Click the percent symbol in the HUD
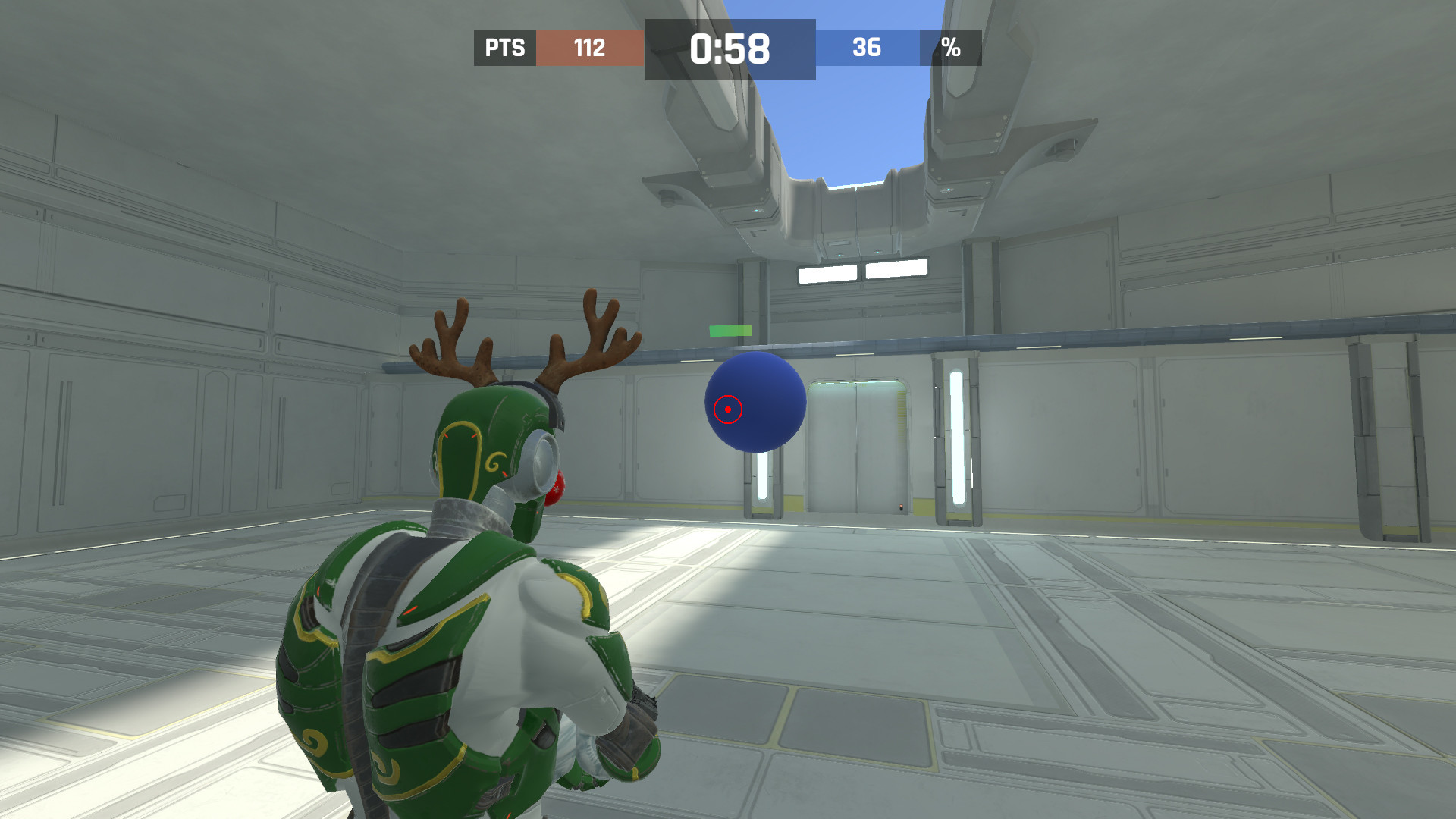1456x819 pixels. [950, 49]
